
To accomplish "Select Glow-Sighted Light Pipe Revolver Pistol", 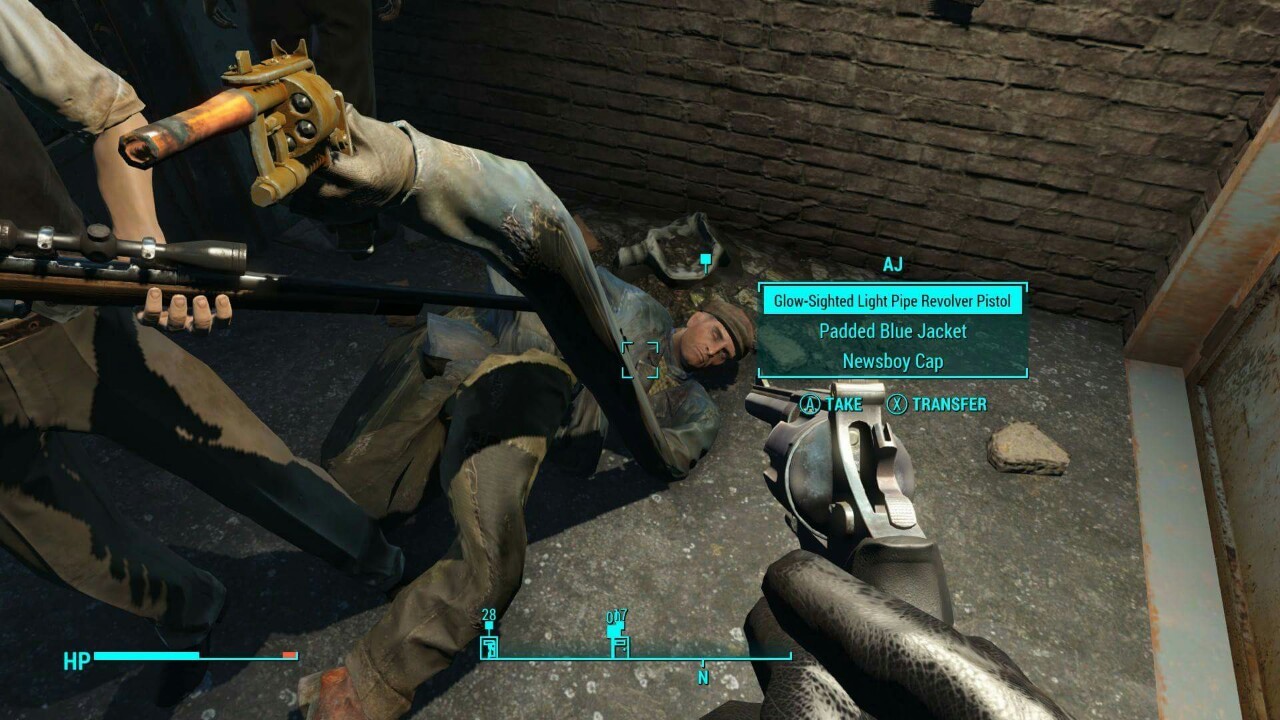I will 892,301.
